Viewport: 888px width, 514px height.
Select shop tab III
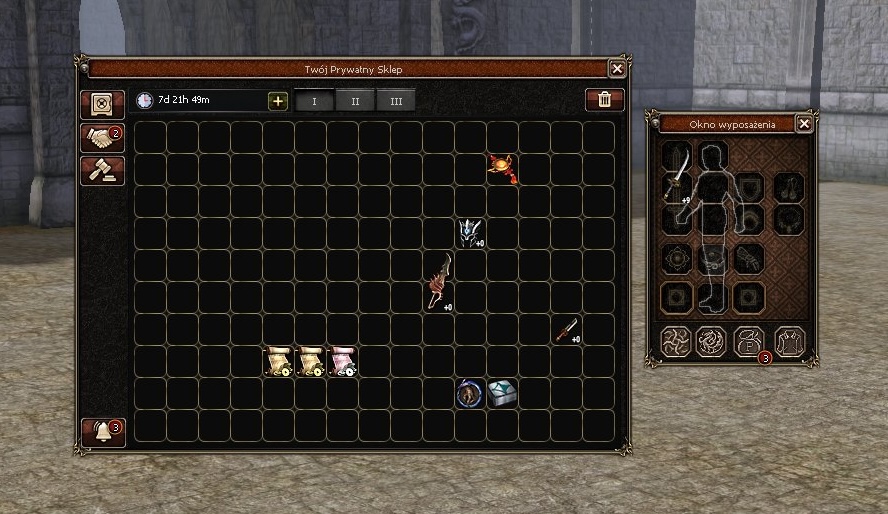(x=396, y=101)
